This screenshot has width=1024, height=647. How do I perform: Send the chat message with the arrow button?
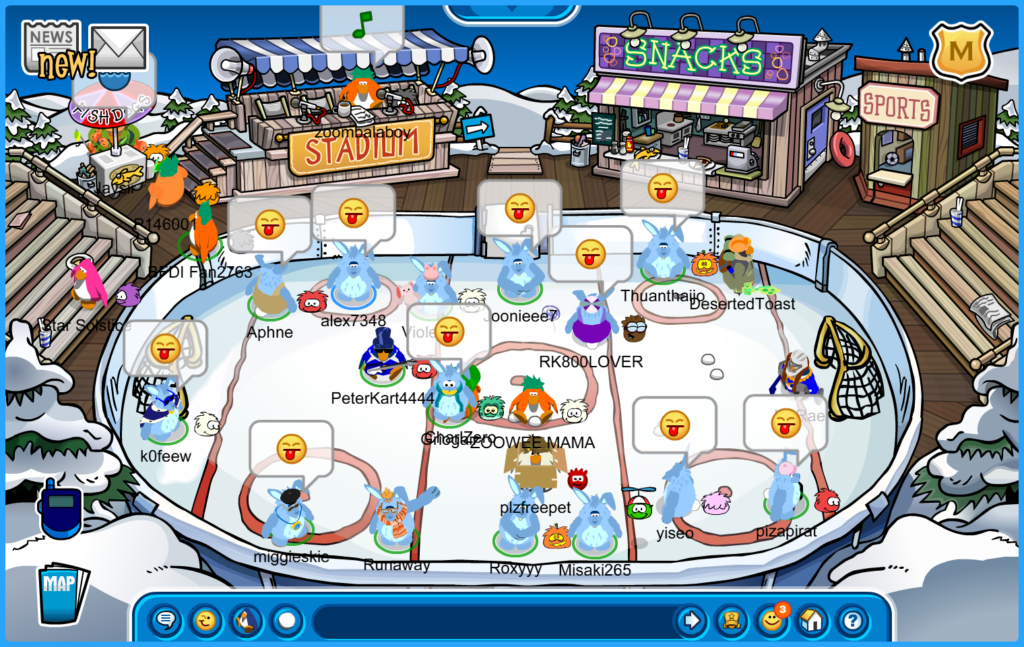coord(690,621)
